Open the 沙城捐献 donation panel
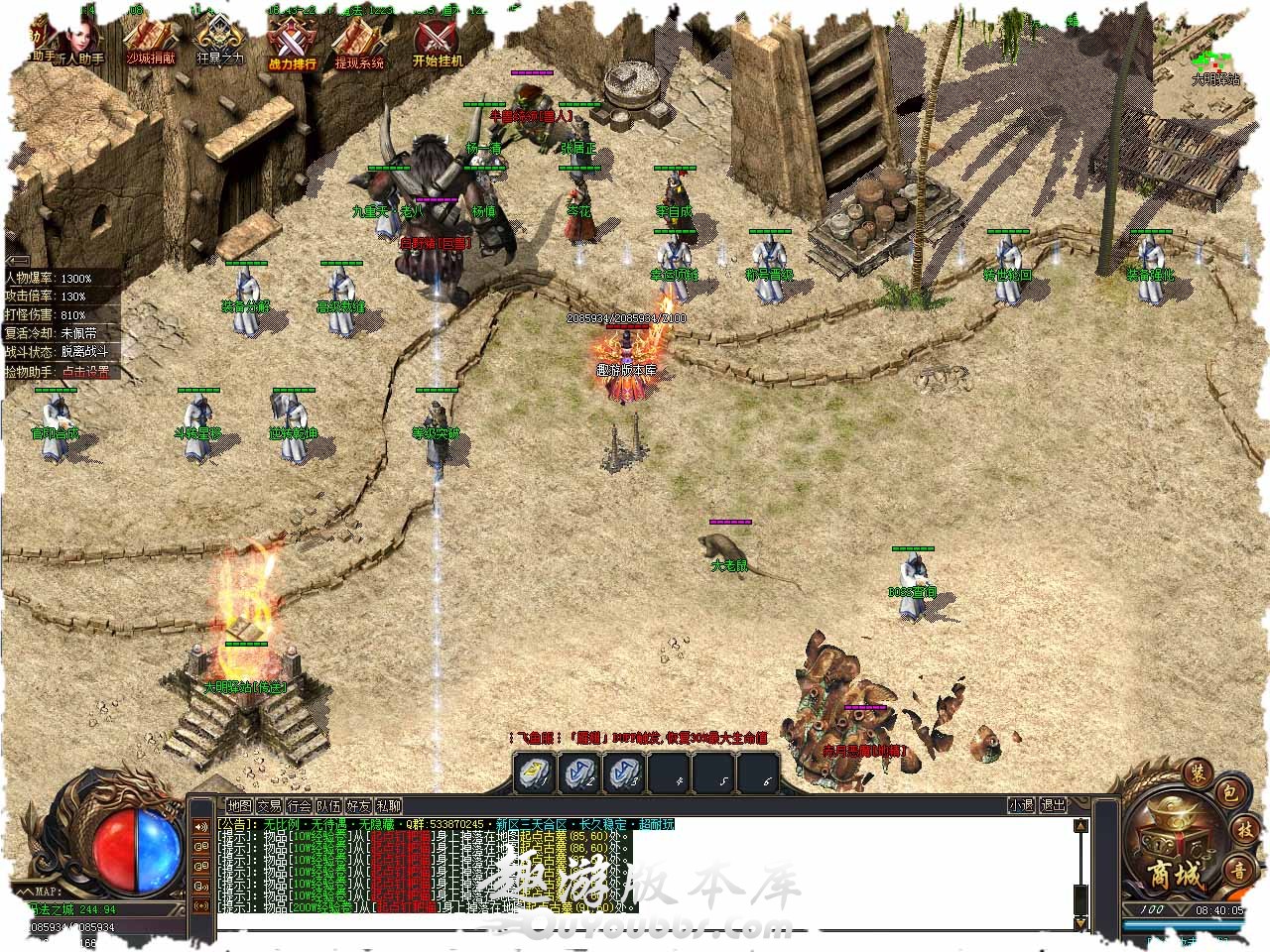Image resolution: width=1270 pixels, height=952 pixels. (150, 44)
